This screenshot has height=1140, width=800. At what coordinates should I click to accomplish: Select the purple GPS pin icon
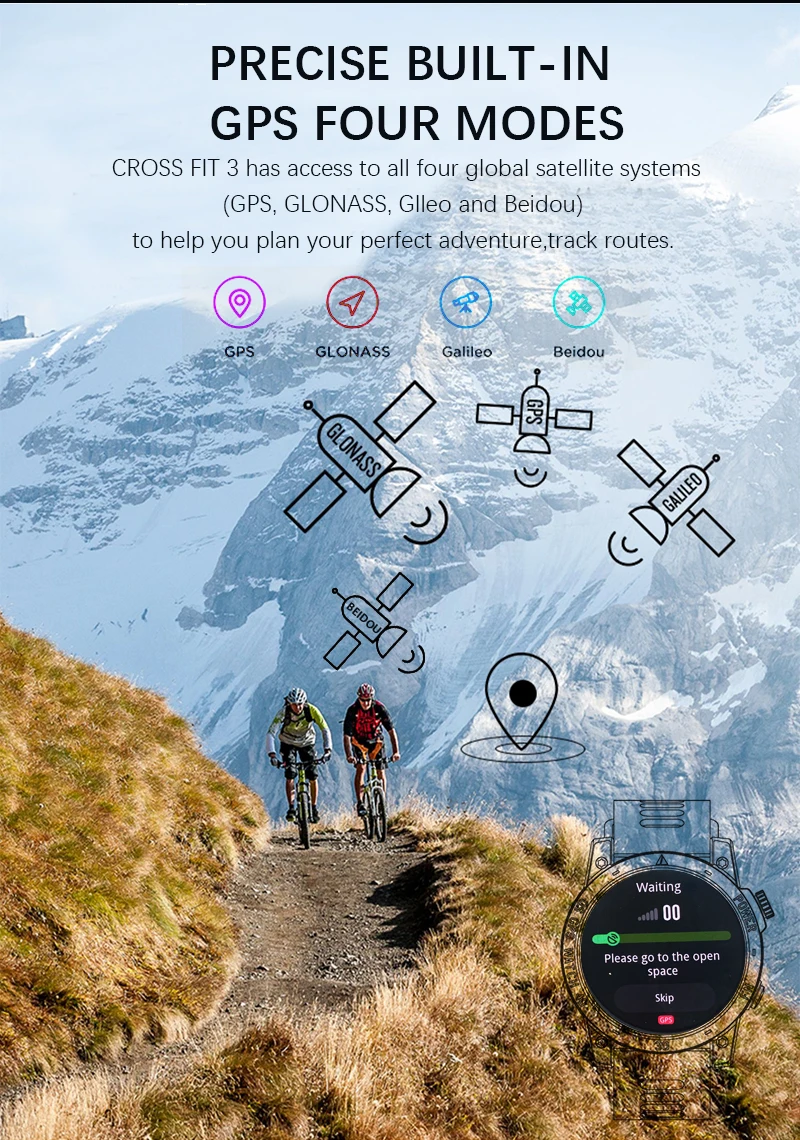tap(240, 302)
